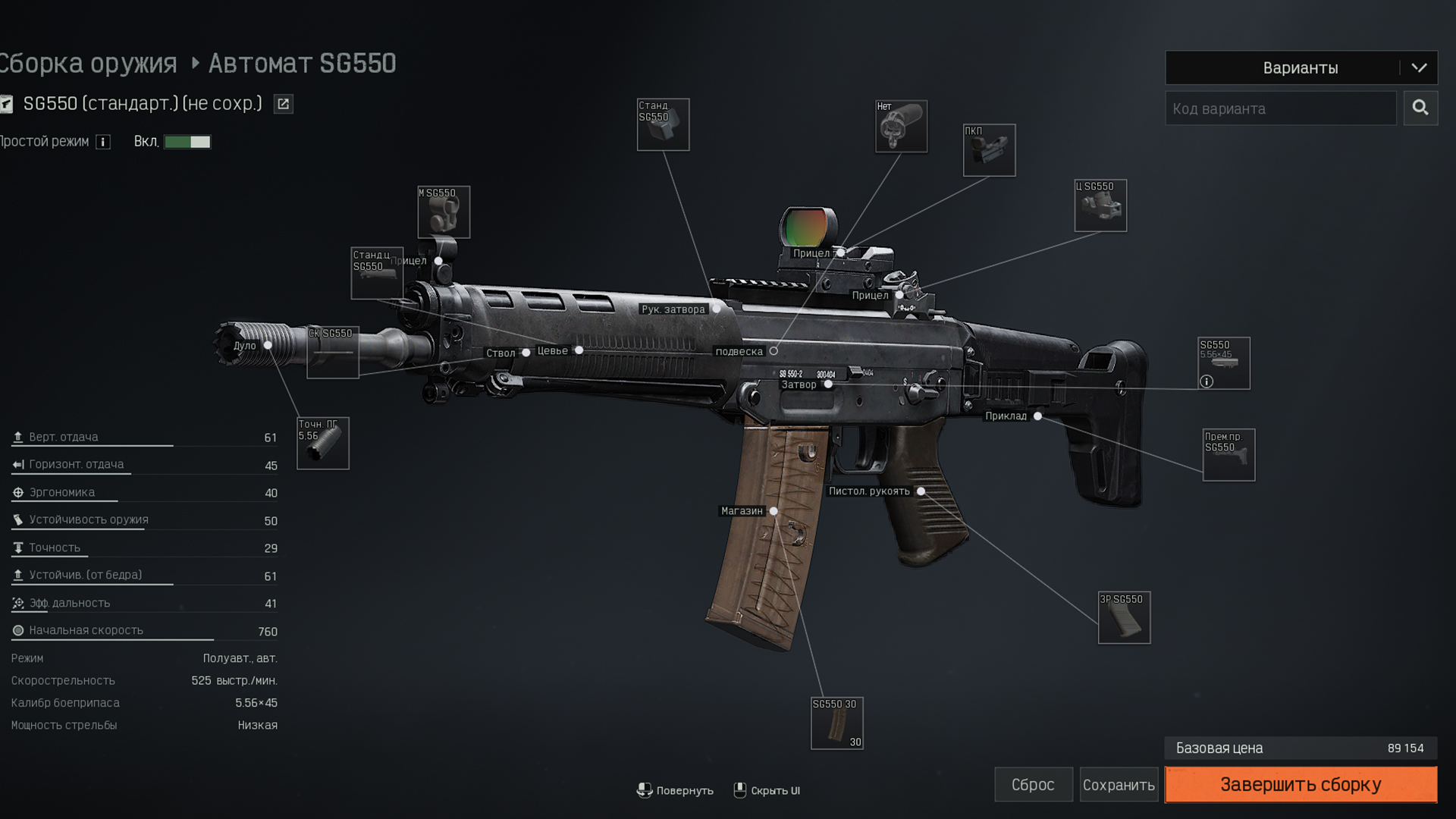Toggle the simple mode switch

187,142
